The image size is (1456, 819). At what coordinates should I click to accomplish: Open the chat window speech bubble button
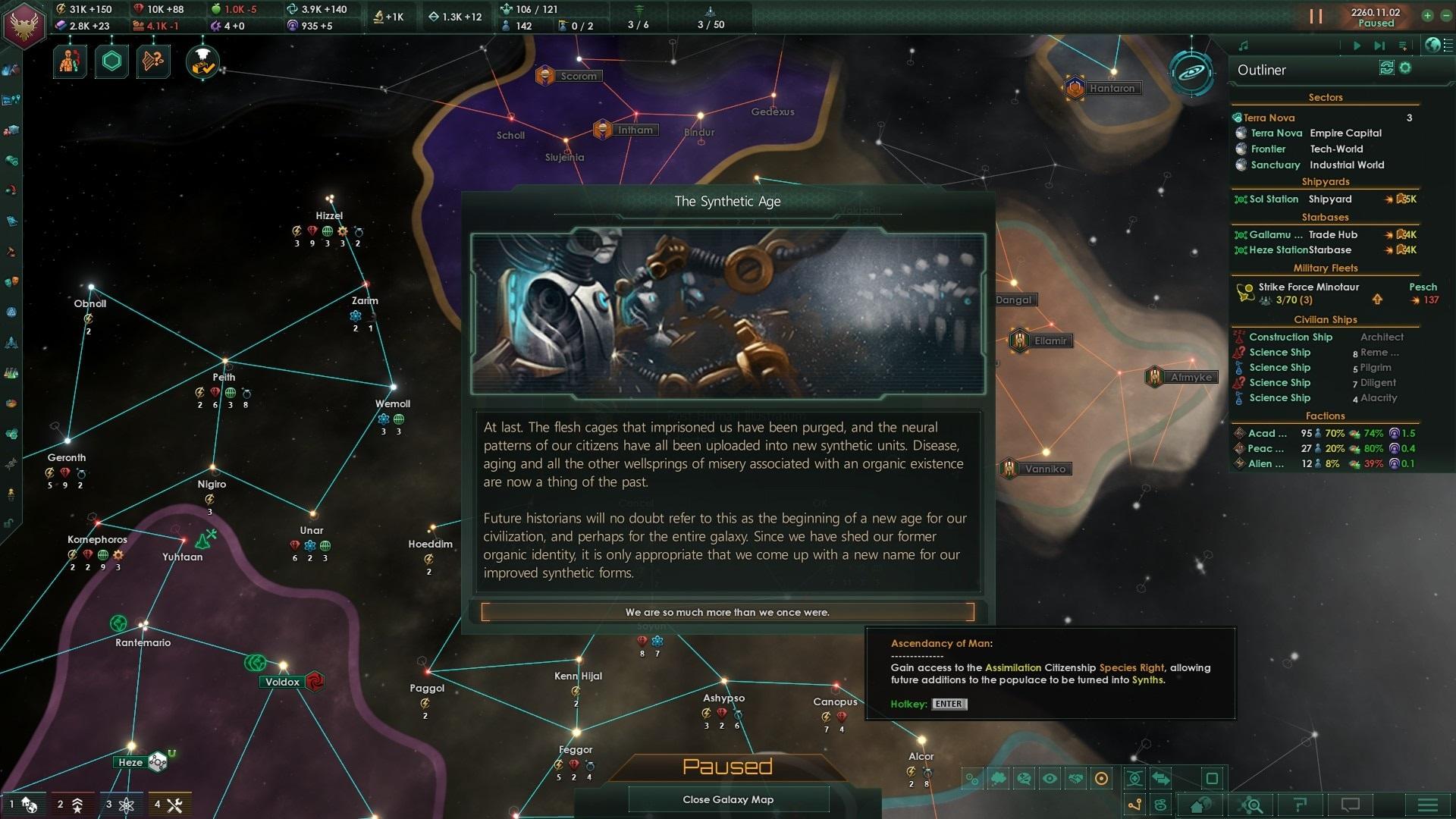tap(1351, 805)
